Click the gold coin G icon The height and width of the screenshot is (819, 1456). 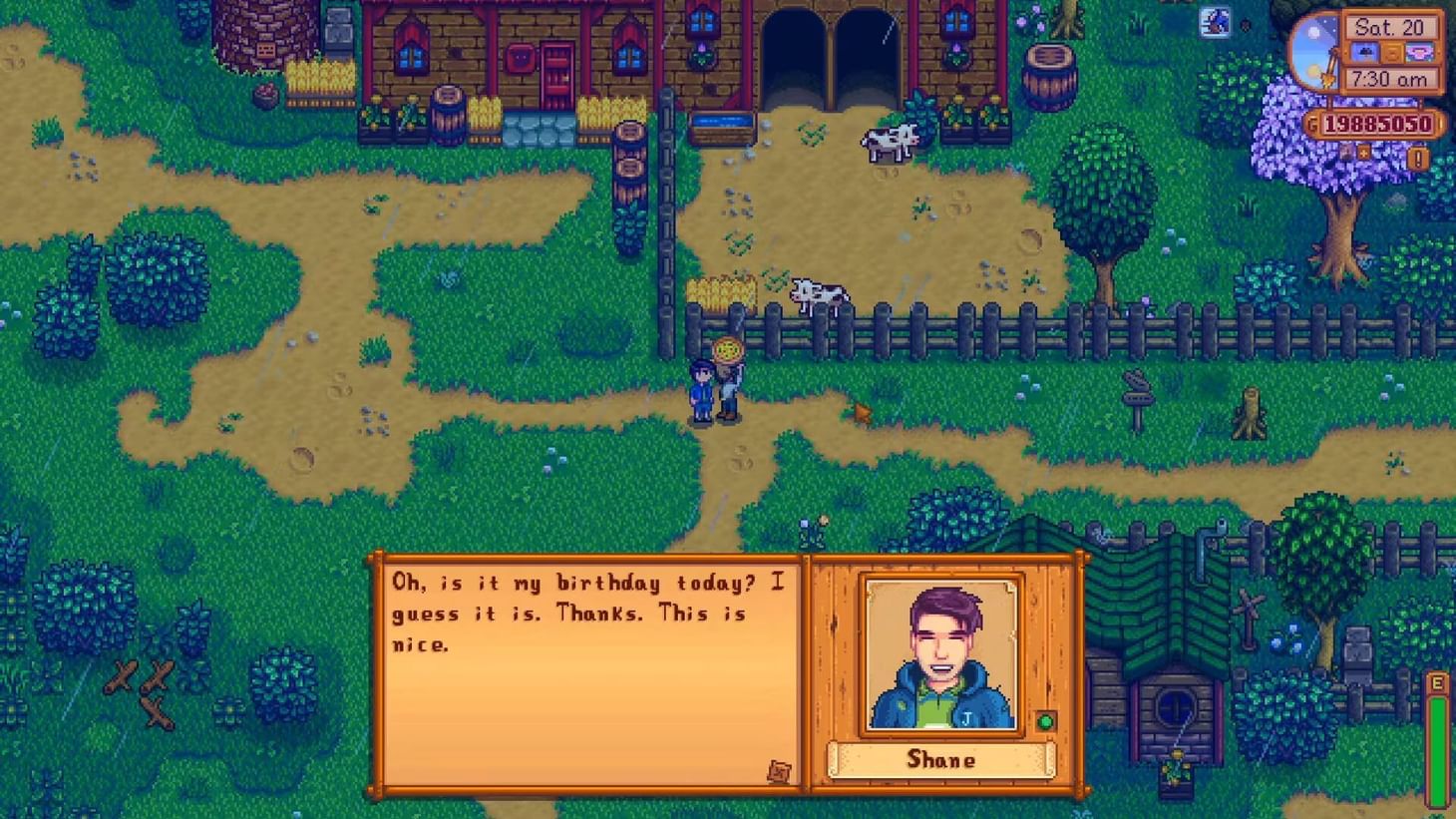tap(1312, 124)
